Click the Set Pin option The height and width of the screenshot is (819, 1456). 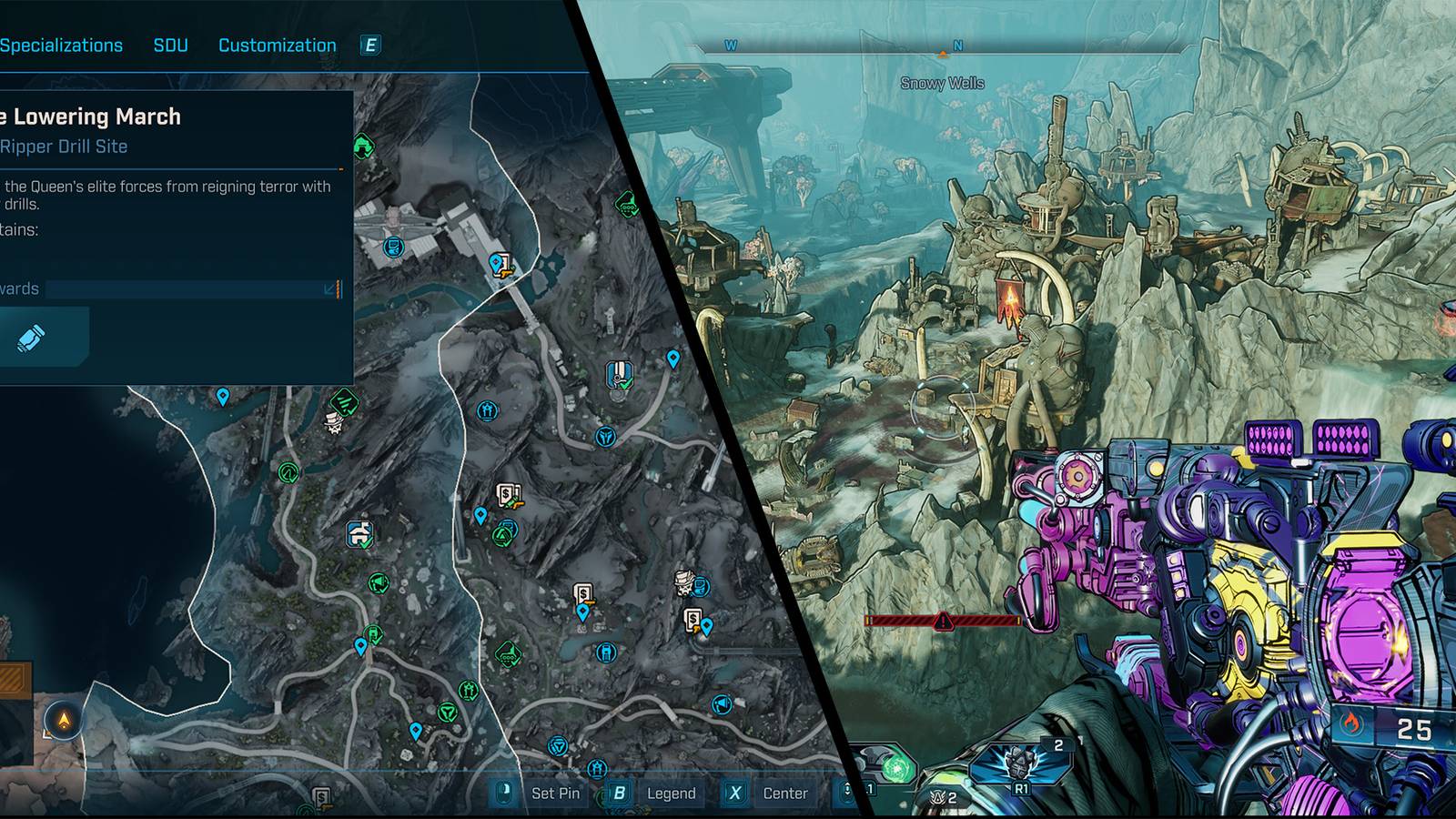555,794
